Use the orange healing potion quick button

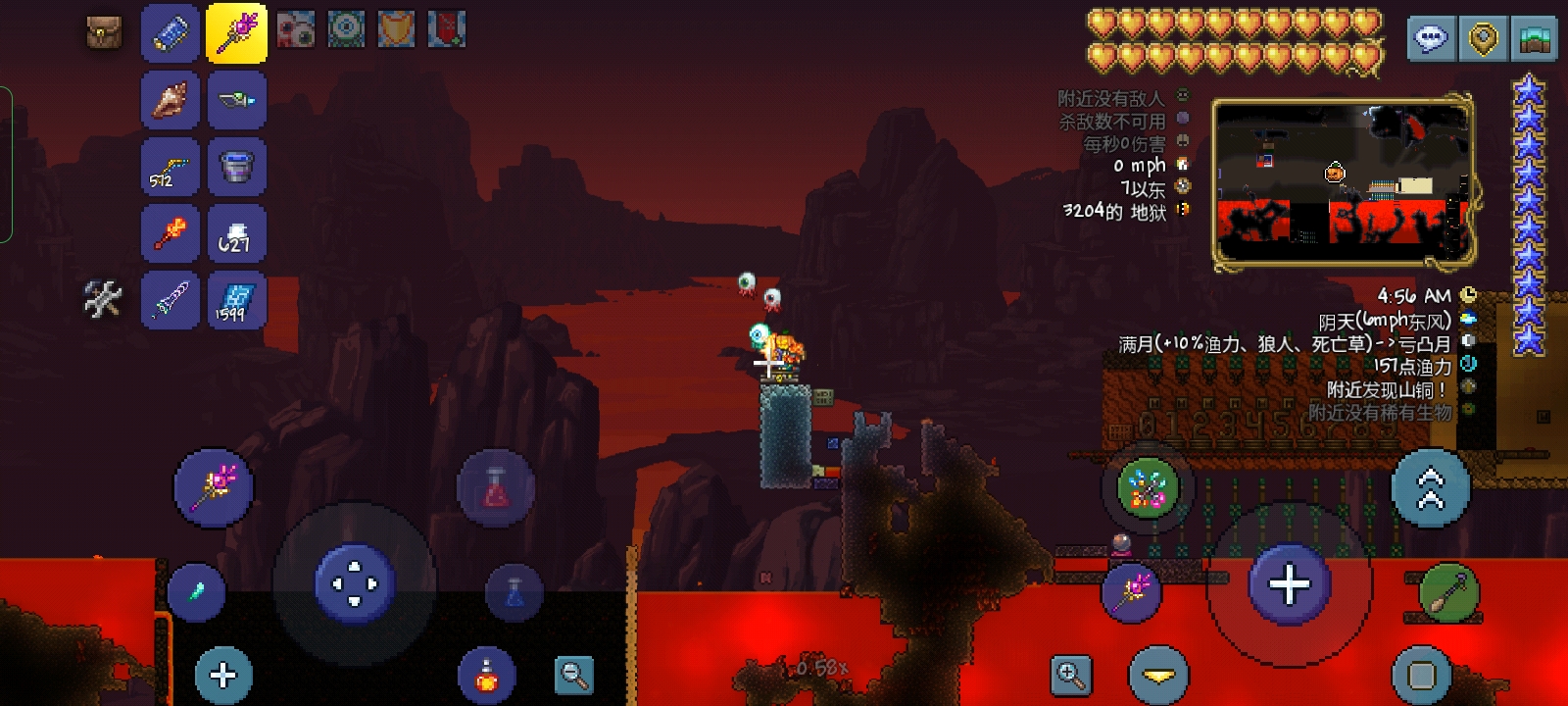click(x=486, y=676)
